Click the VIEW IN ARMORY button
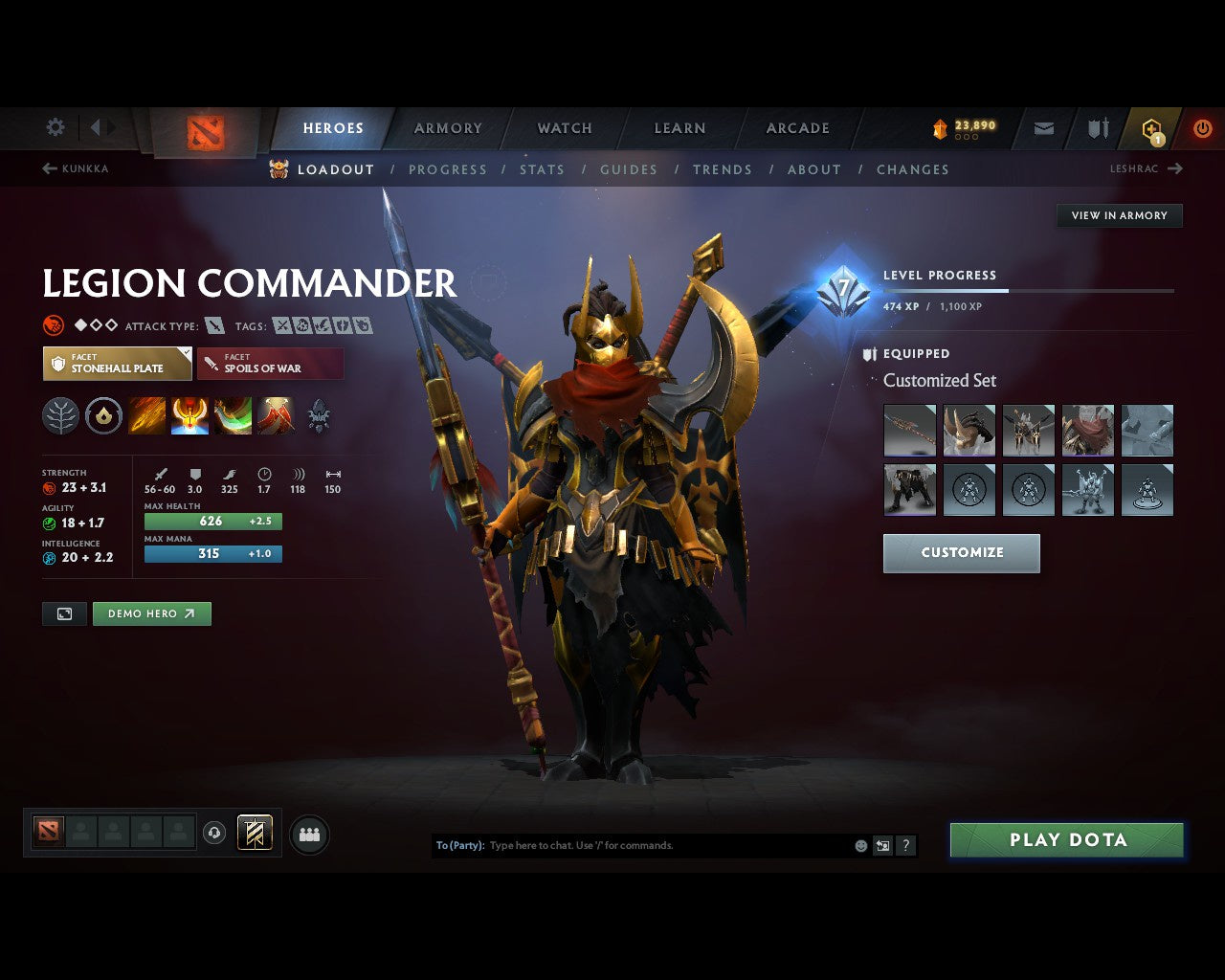This screenshot has height=980, width=1225. 1119,215
